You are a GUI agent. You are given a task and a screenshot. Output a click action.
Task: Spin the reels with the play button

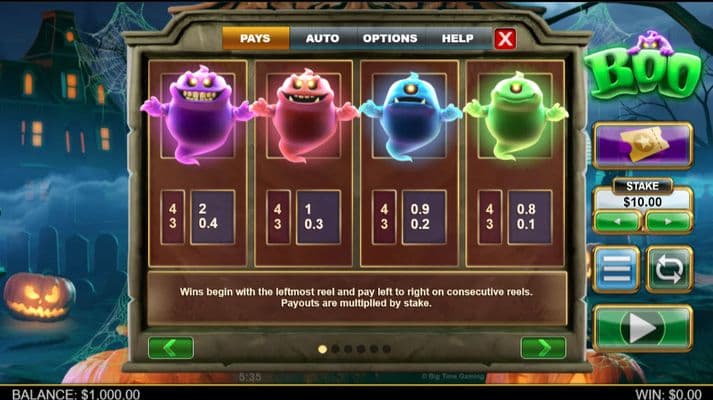(x=642, y=327)
